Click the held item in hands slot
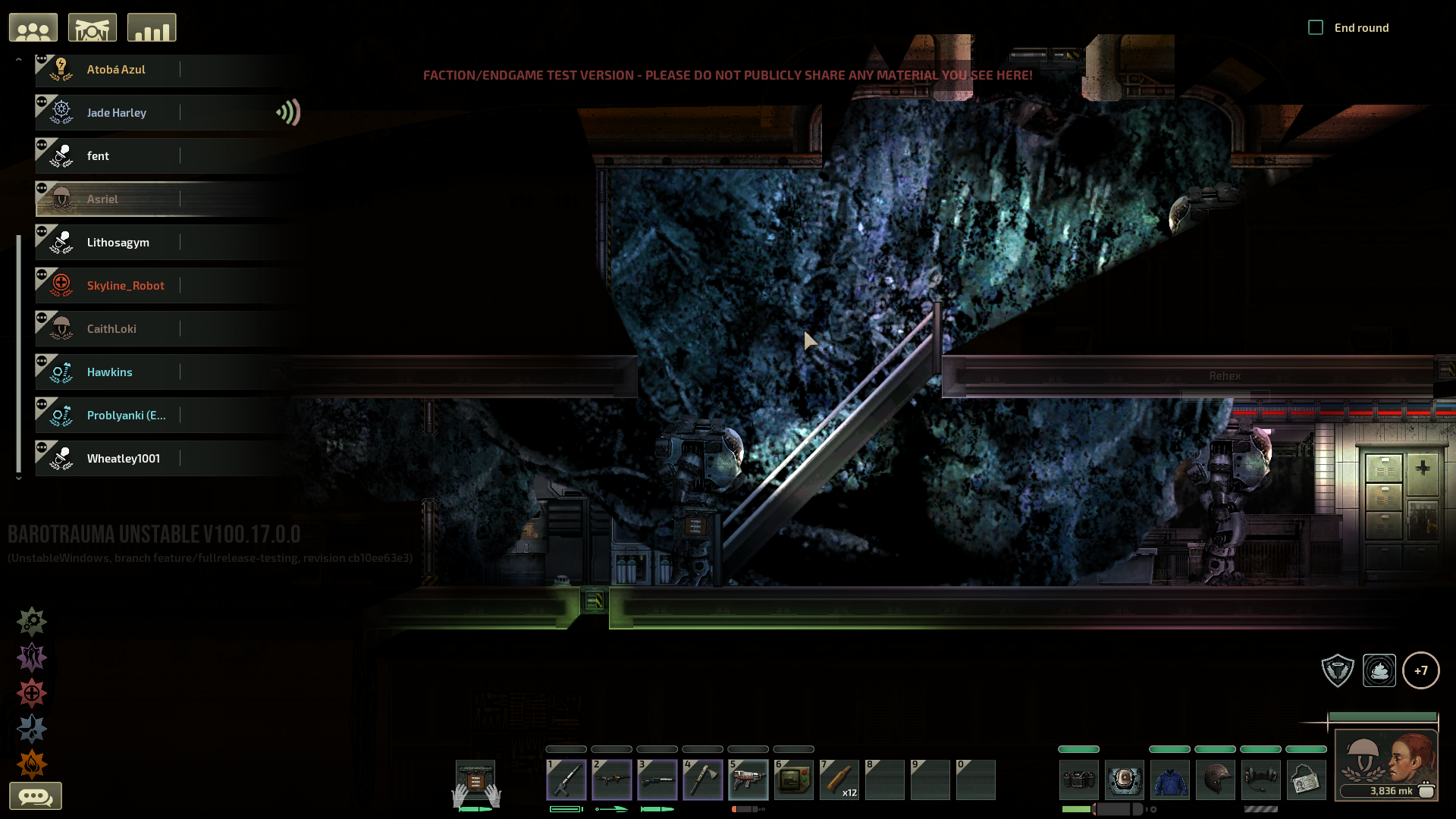 [x=475, y=781]
